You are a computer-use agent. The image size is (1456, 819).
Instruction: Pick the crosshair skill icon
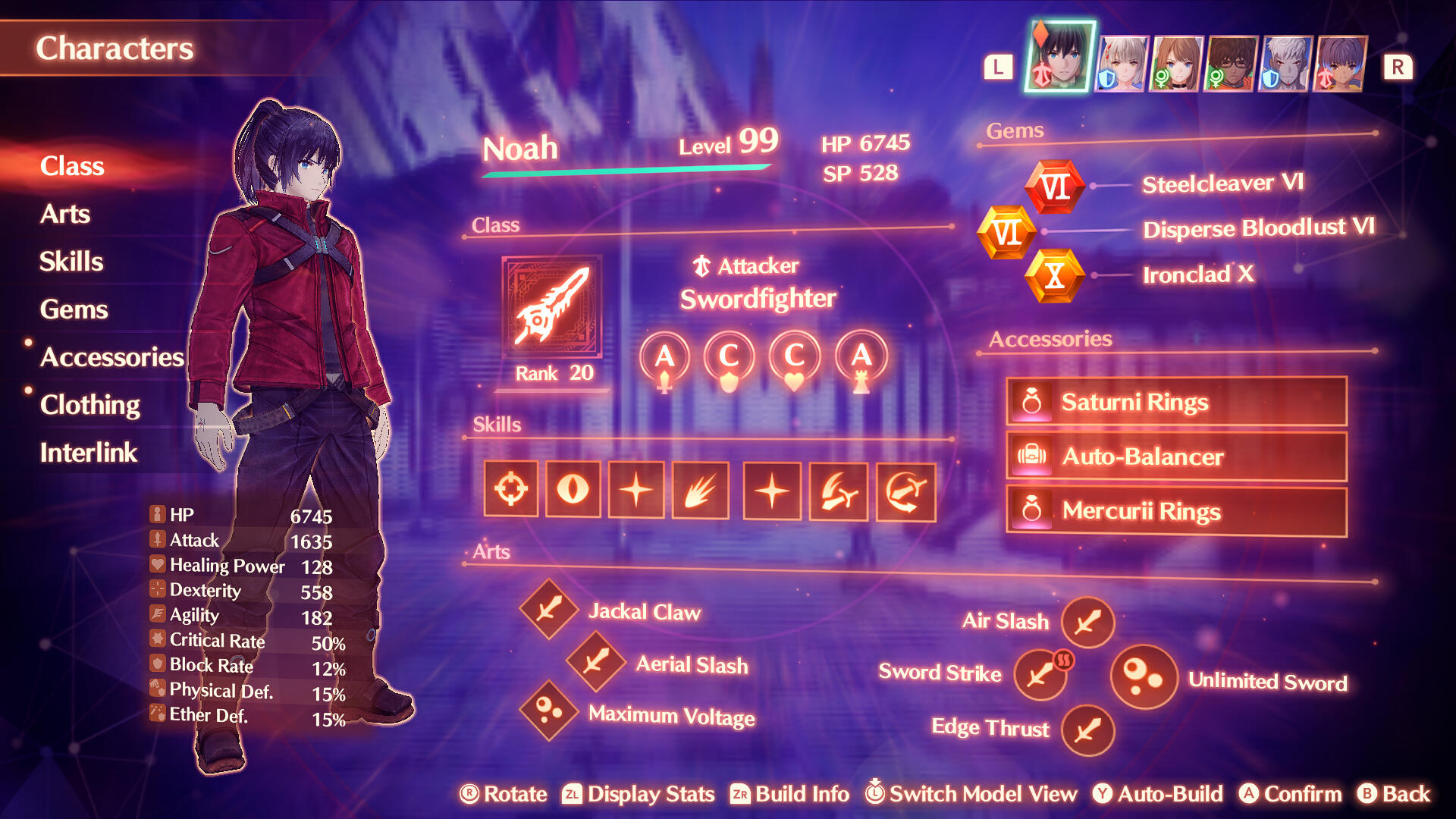tap(511, 489)
